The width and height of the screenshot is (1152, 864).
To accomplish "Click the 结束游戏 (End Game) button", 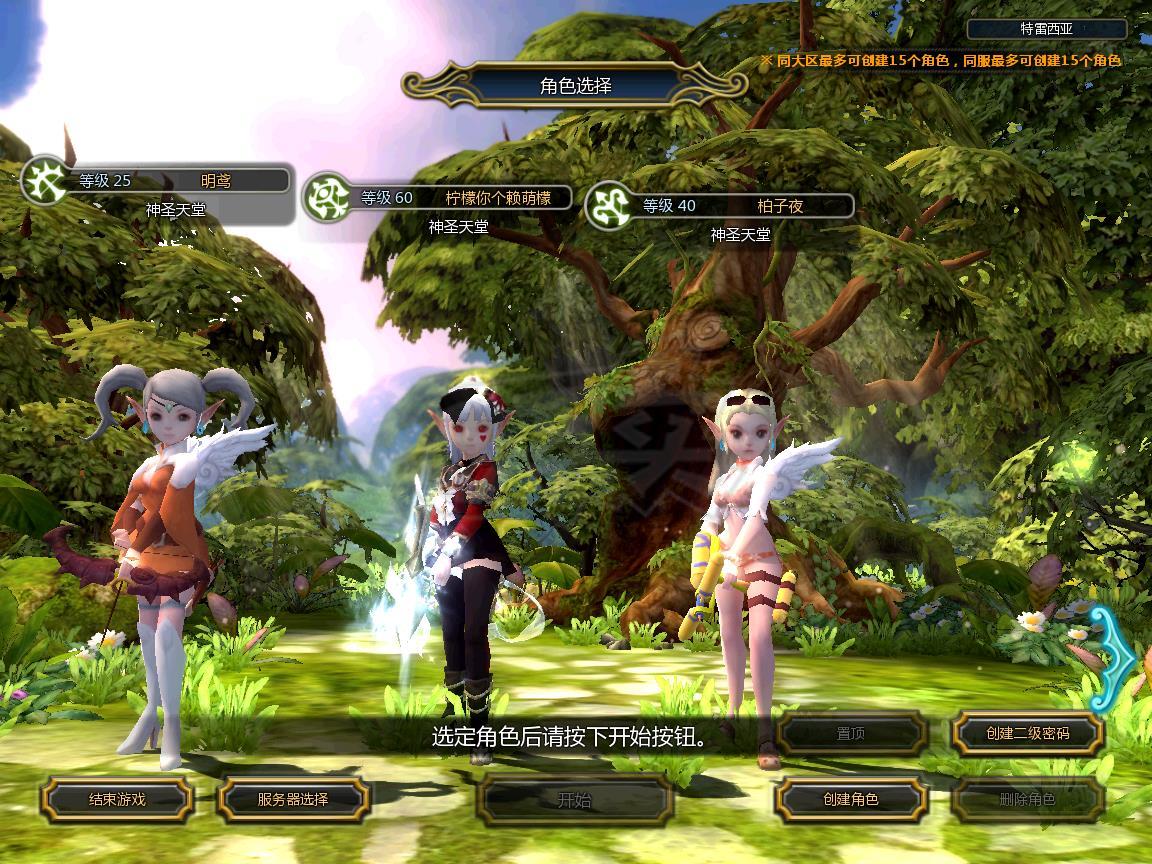I will click(x=117, y=799).
